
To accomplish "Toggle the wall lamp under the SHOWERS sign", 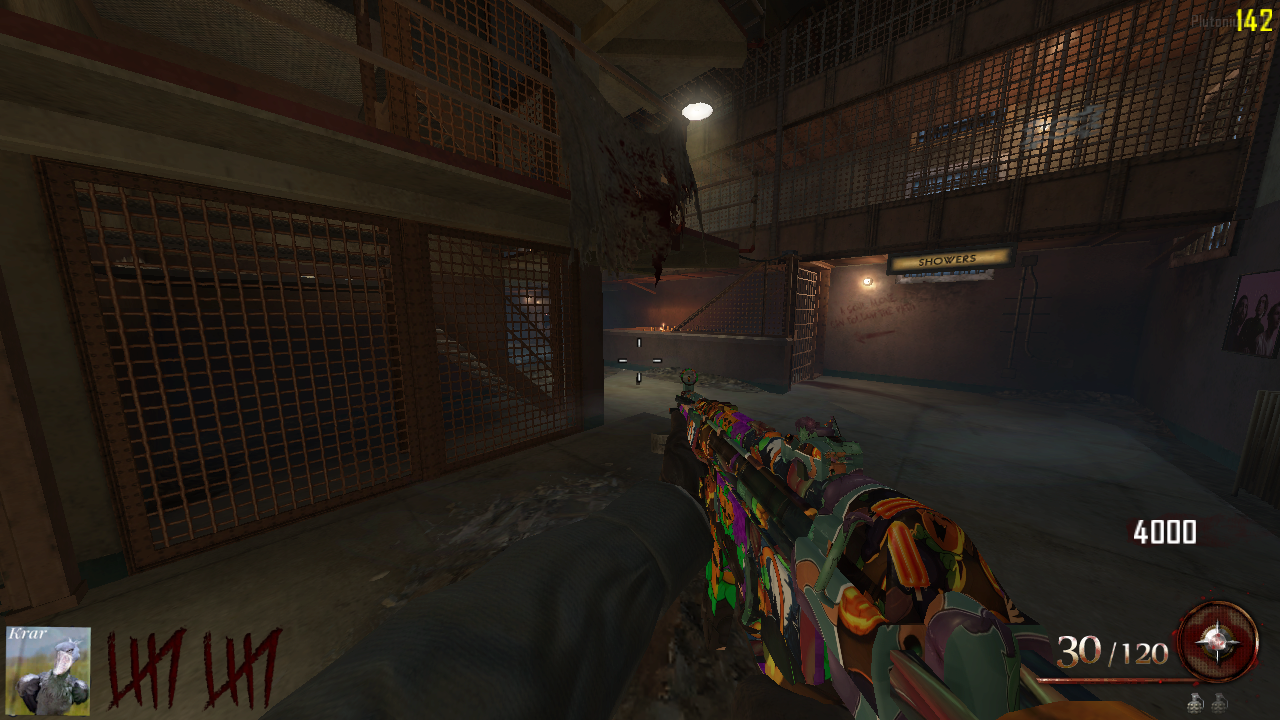I will click(868, 281).
